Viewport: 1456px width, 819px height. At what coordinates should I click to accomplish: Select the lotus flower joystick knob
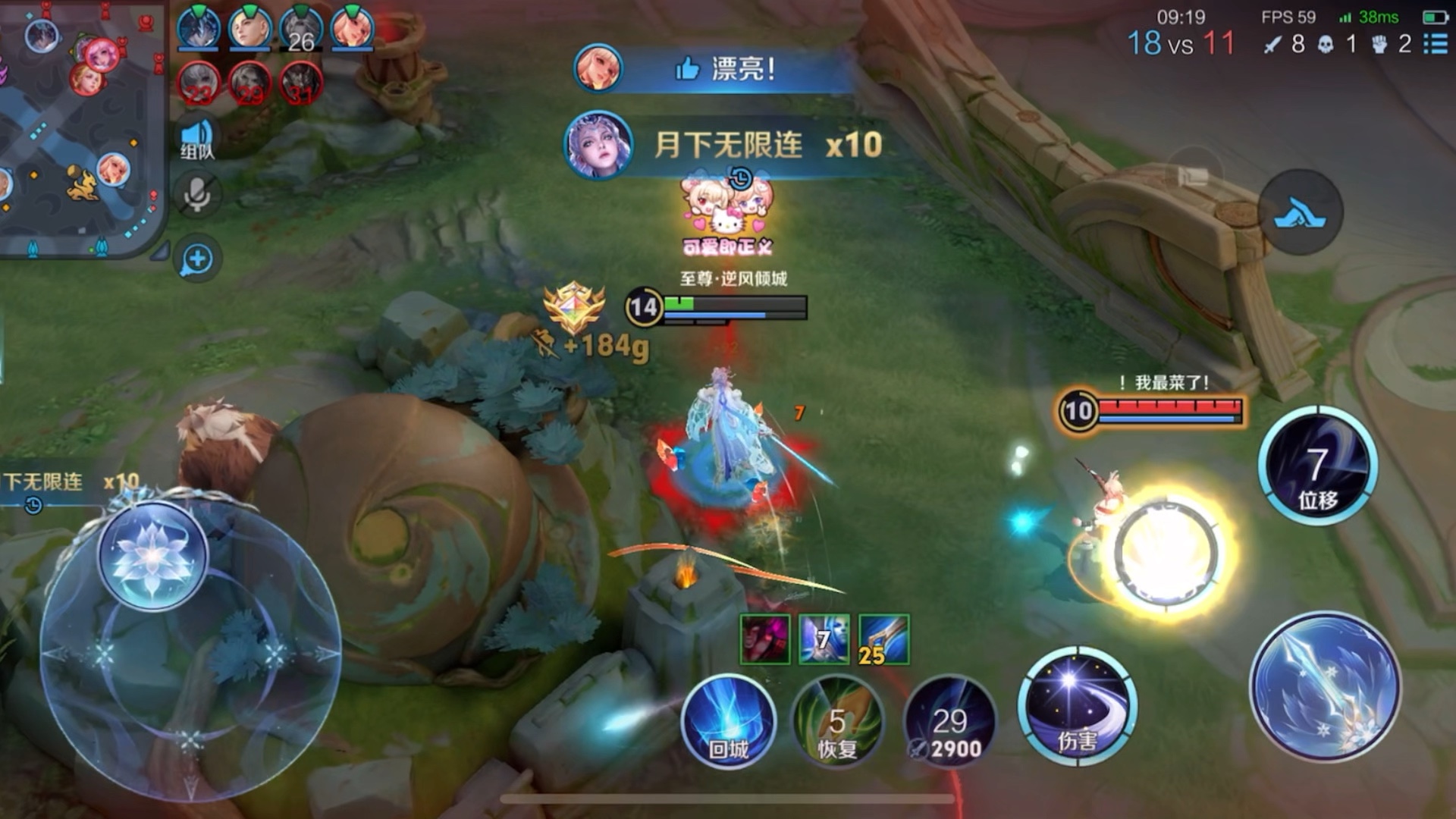click(x=153, y=555)
